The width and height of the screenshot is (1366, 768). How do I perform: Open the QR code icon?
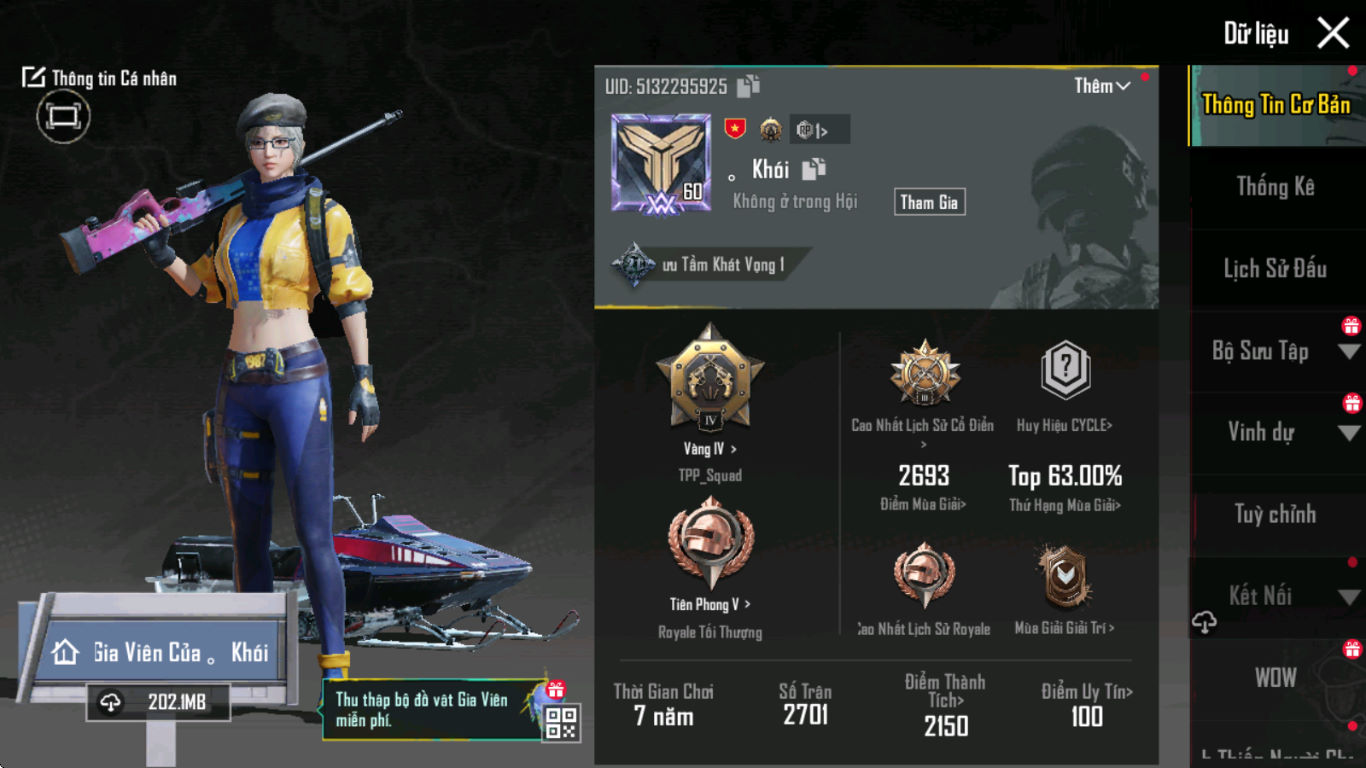point(561,722)
